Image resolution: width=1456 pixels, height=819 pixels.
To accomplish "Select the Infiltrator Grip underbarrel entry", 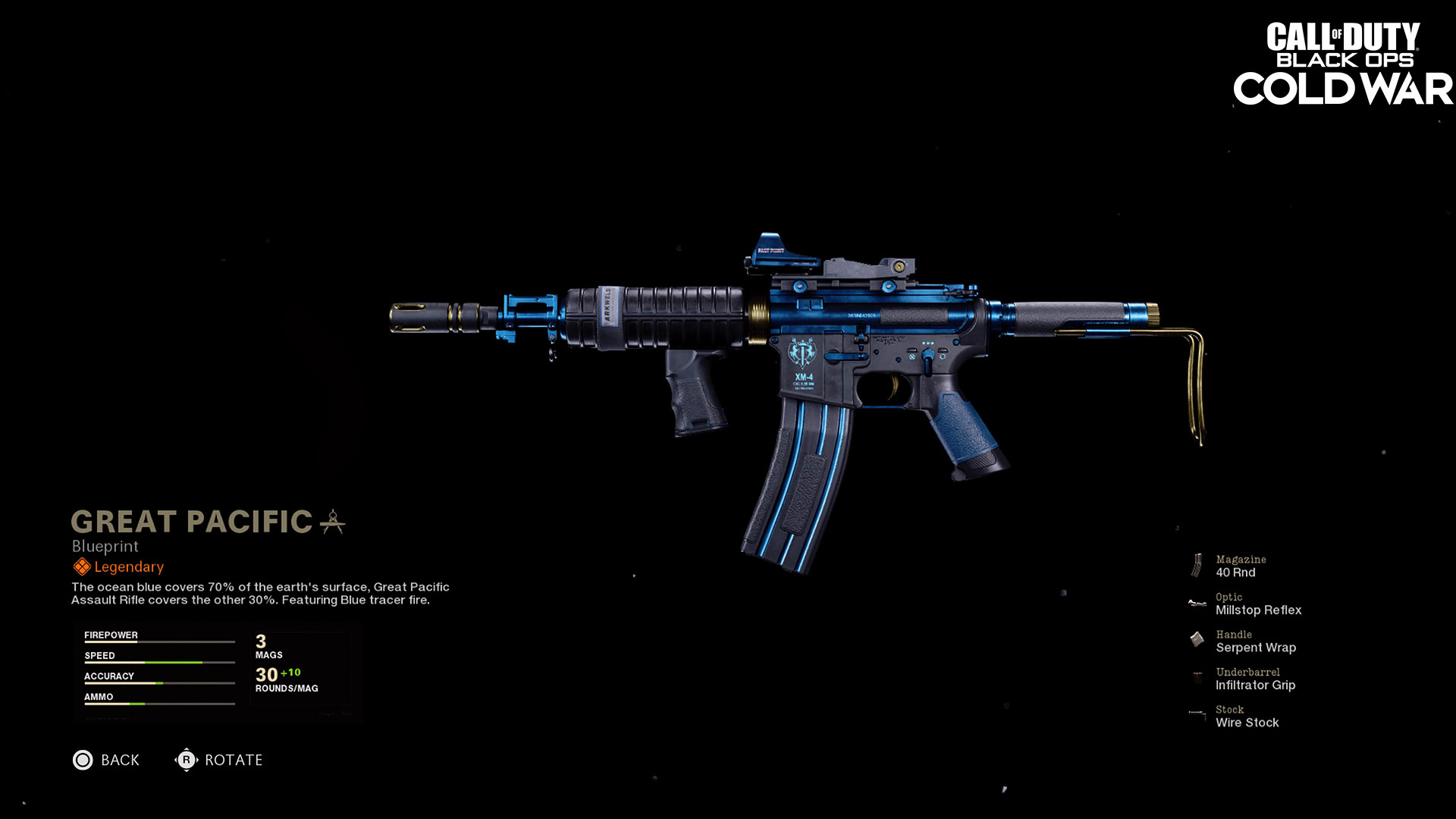I will pyautogui.click(x=1255, y=679).
